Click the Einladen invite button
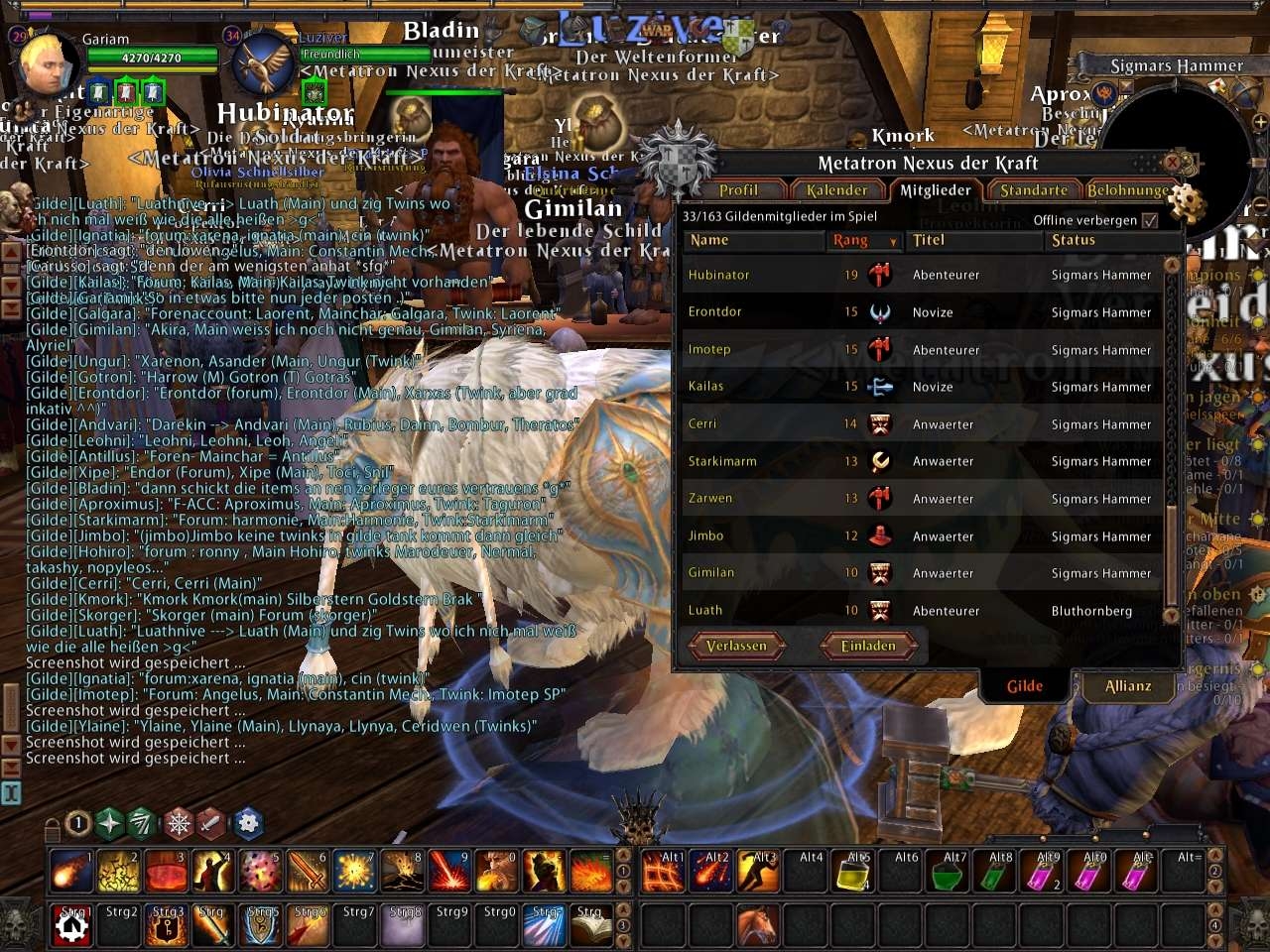This screenshot has width=1270, height=952. coord(868,647)
